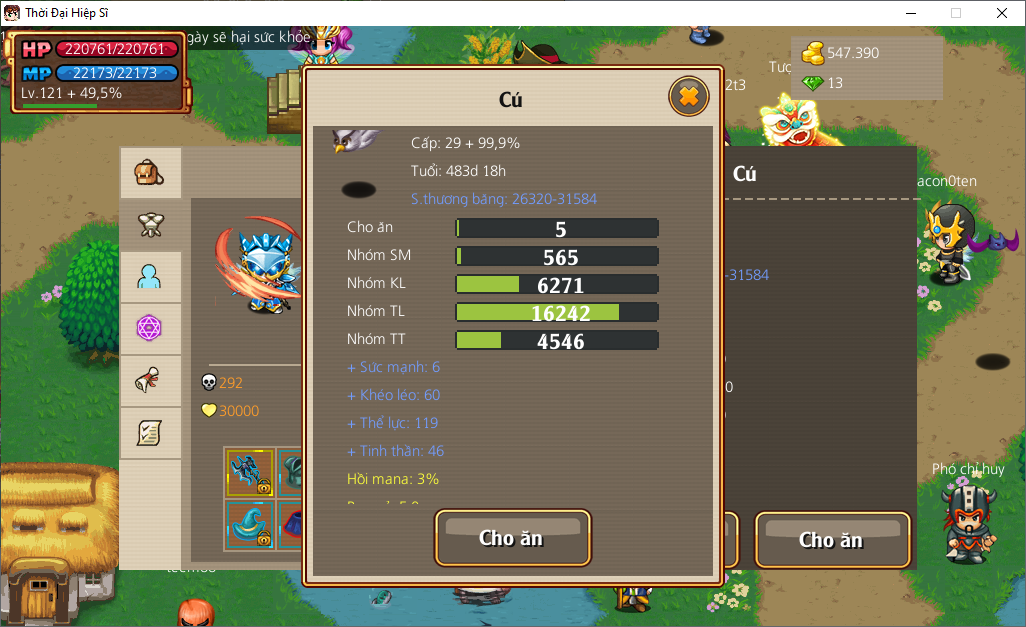The height and width of the screenshot is (627, 1026).
Task: Minimize the Thời Đại Hiệp Sĩ window
Action: click(x=911, y=13)
